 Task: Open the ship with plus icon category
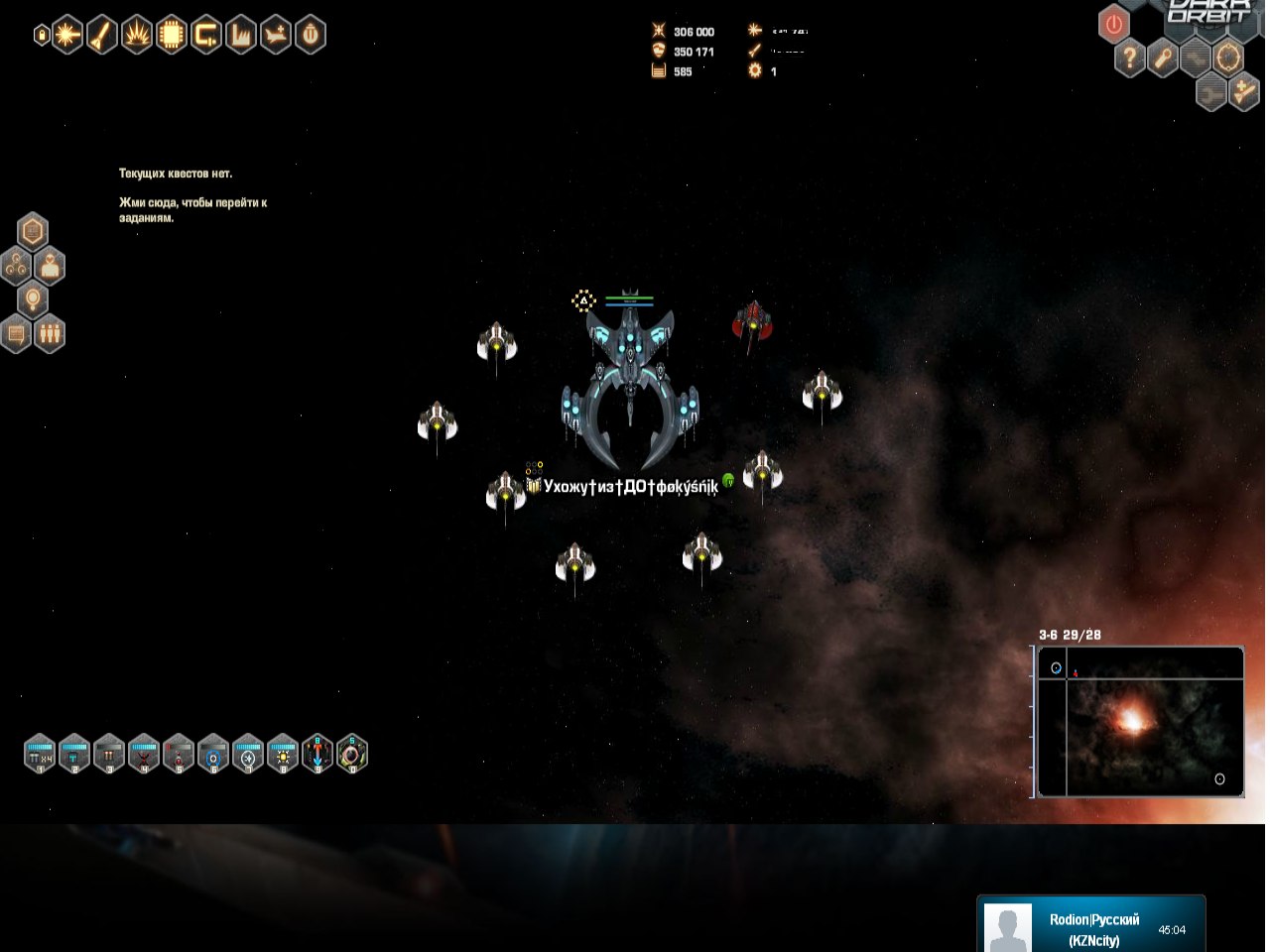275,36
